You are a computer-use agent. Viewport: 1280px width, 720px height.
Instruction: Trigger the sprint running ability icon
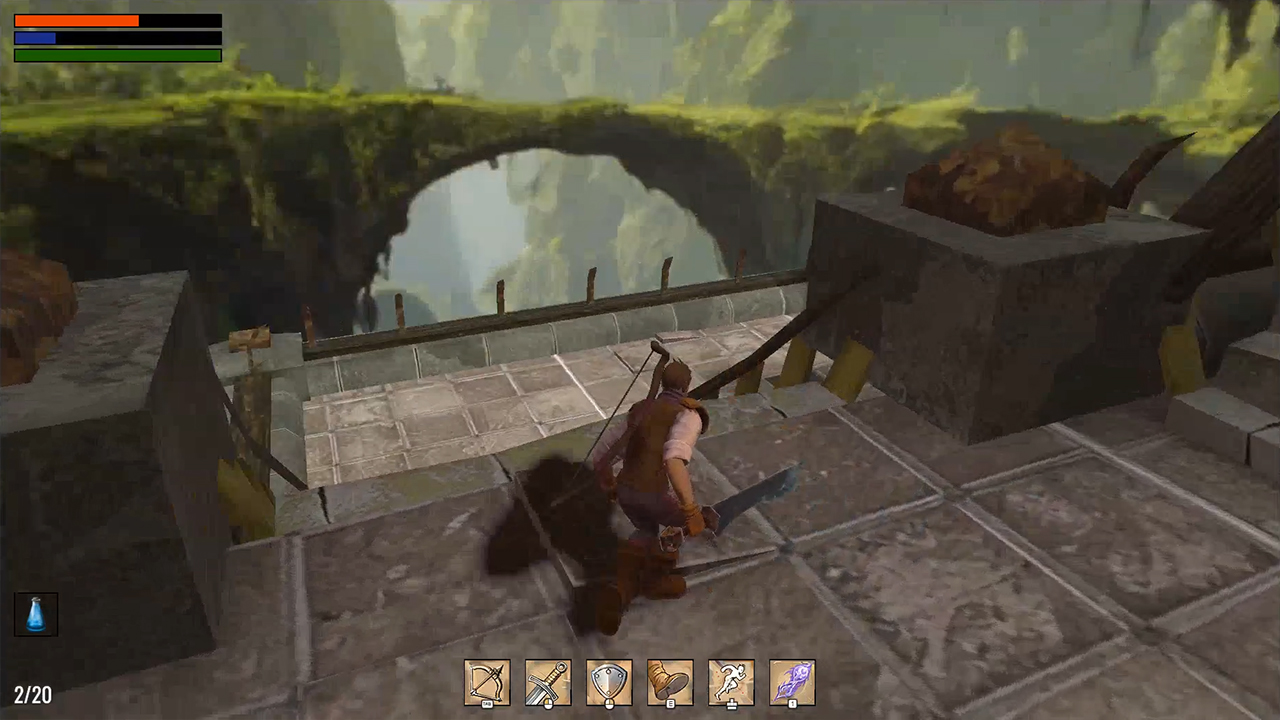(x=731, y=680)
